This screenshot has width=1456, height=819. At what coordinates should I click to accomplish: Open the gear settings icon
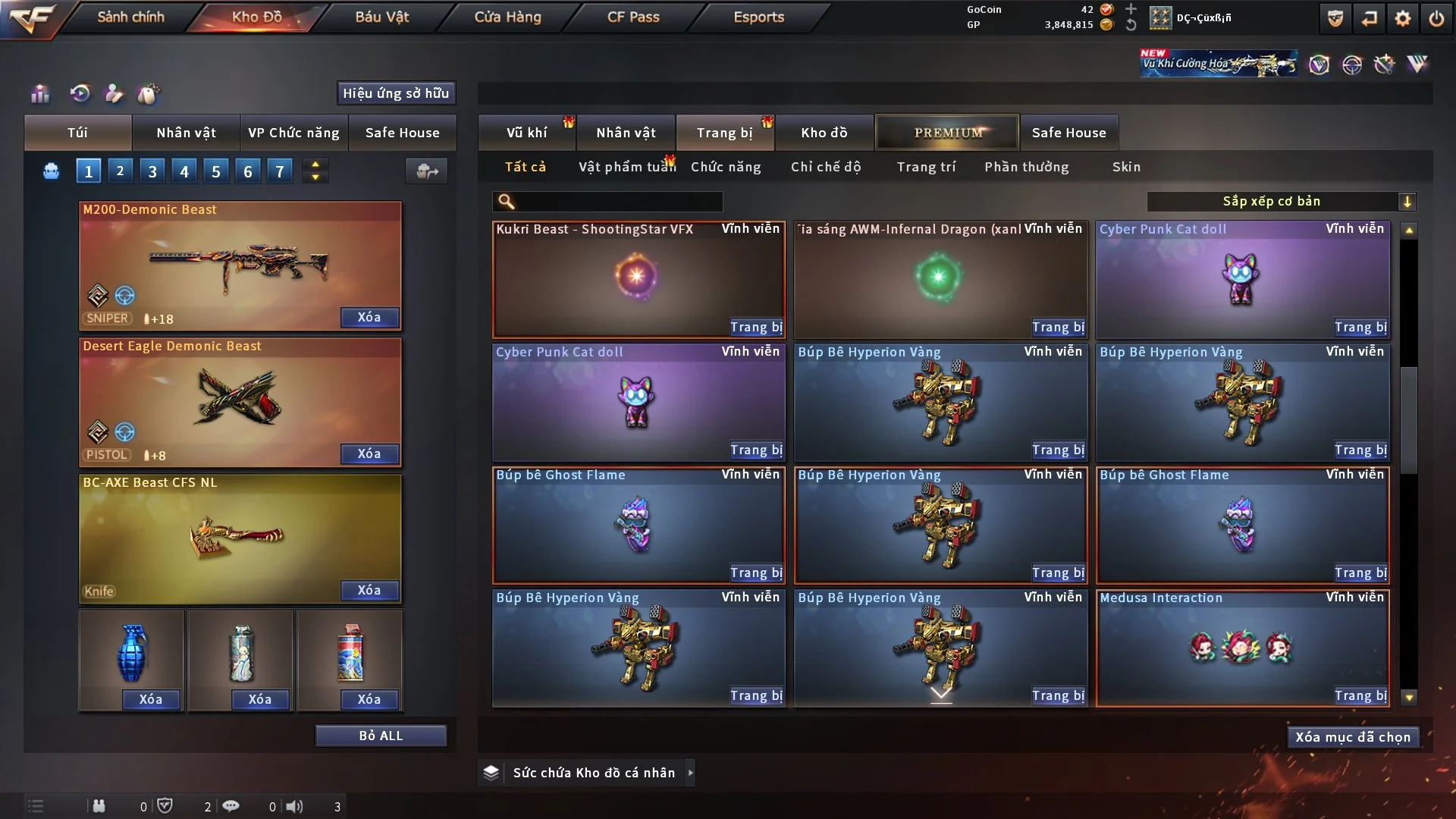point(1403,18)
